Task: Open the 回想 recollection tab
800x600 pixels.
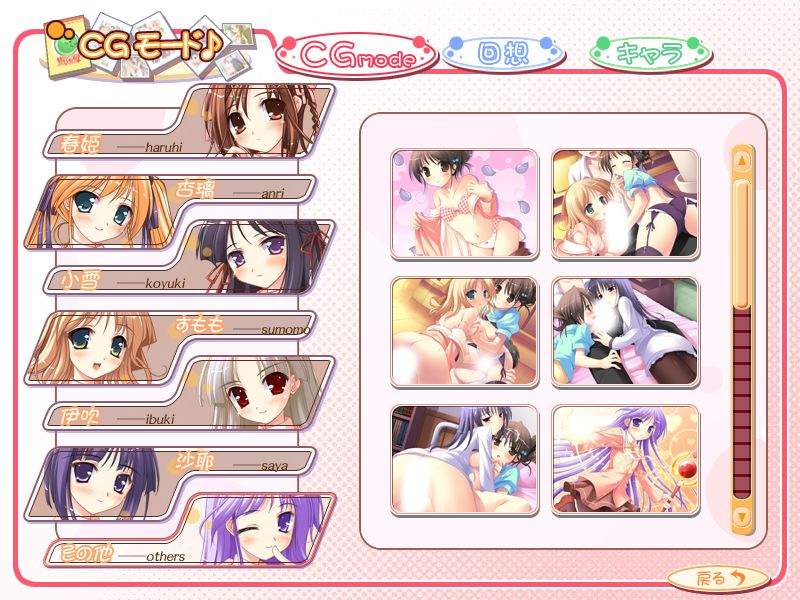Action: [501, 53]
